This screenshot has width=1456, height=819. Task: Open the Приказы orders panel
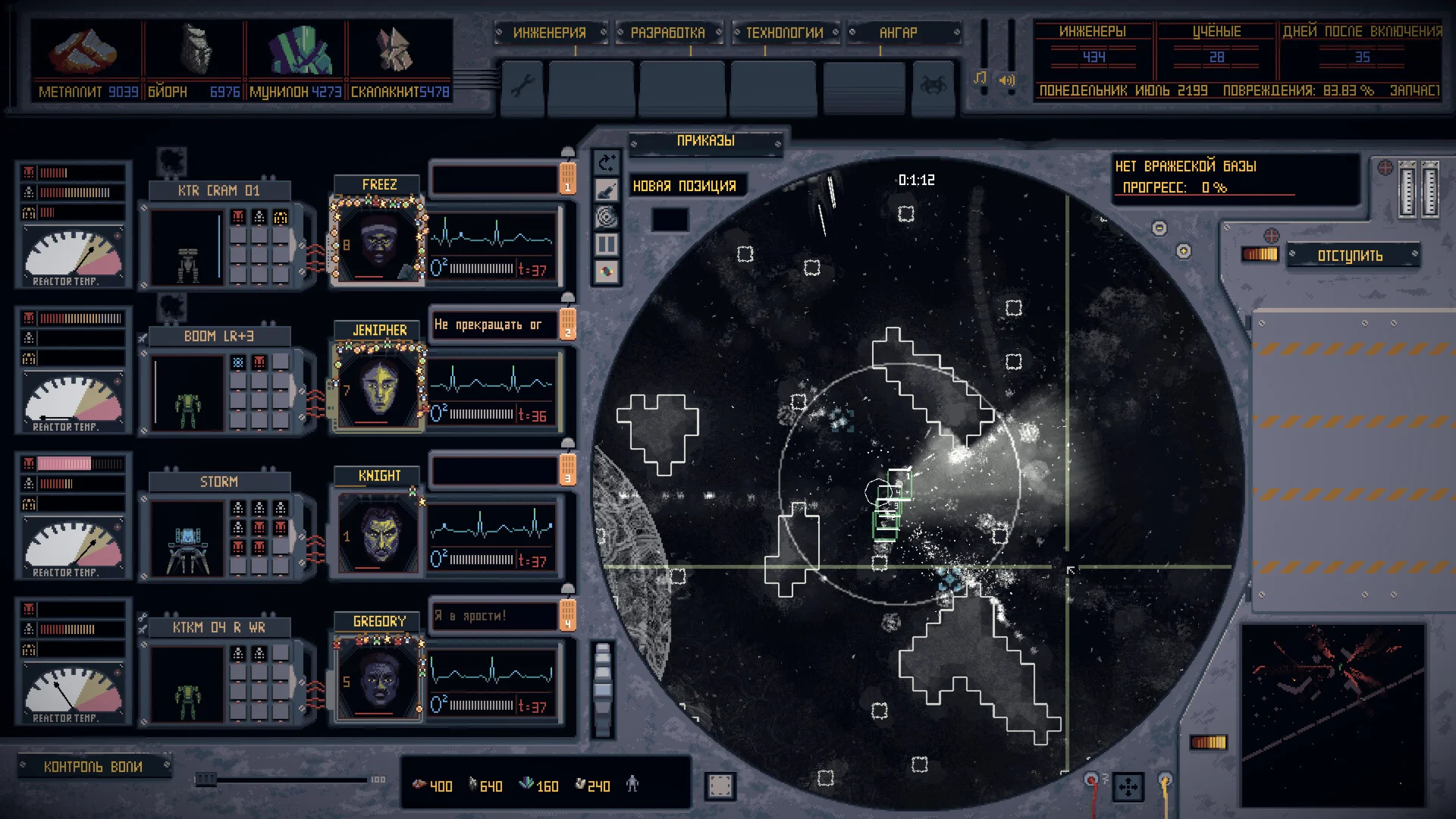705,141
